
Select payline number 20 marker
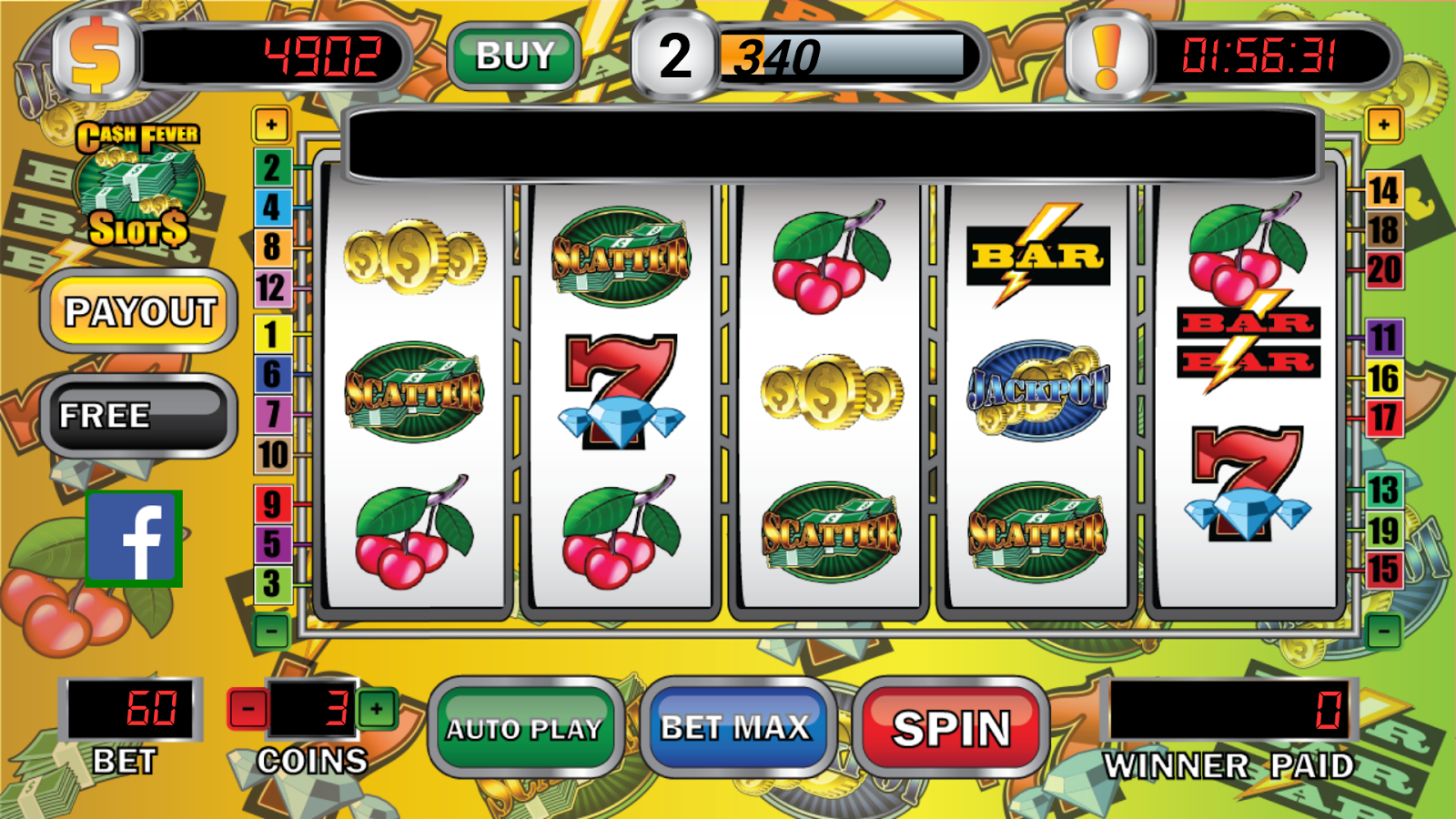point(1383,270)
